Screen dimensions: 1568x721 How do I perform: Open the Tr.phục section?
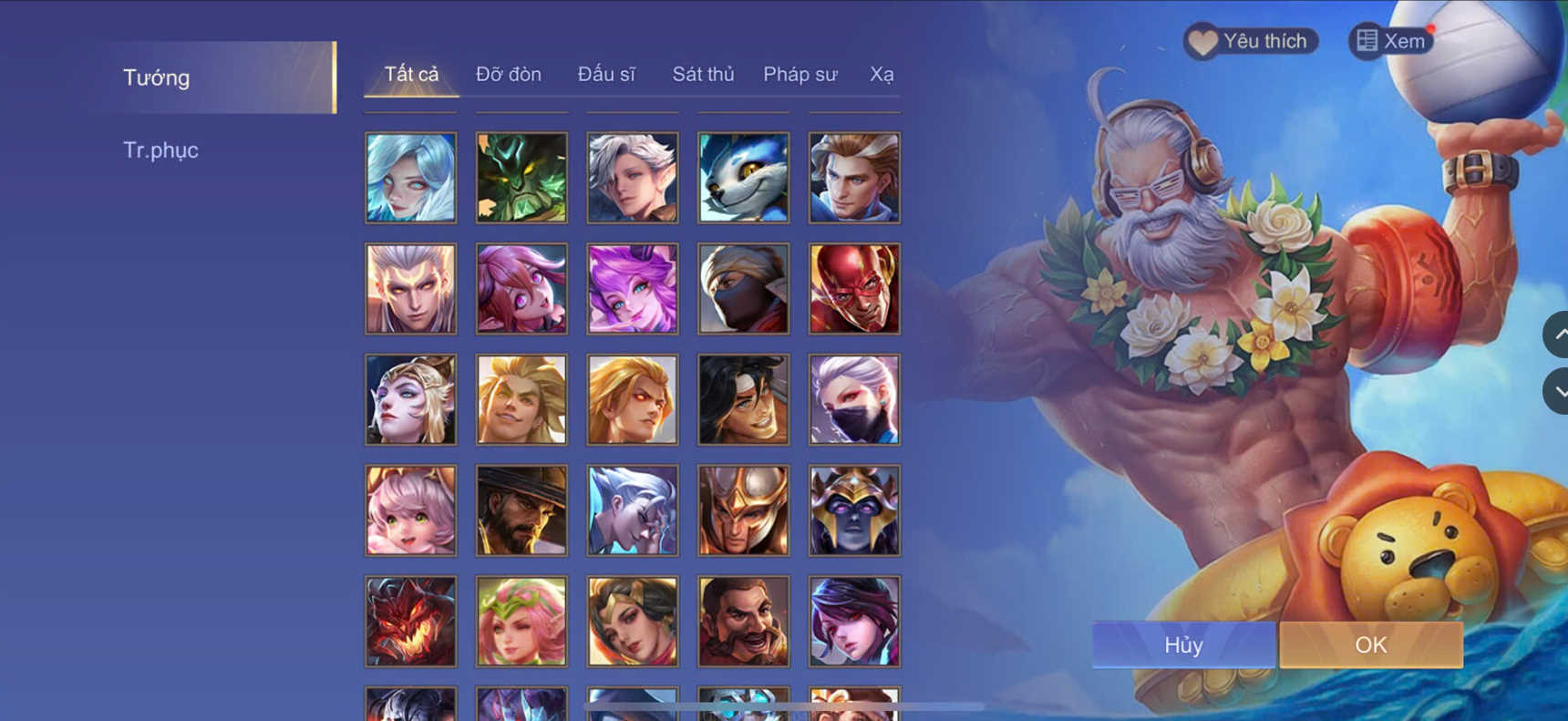tap(161, 149)
